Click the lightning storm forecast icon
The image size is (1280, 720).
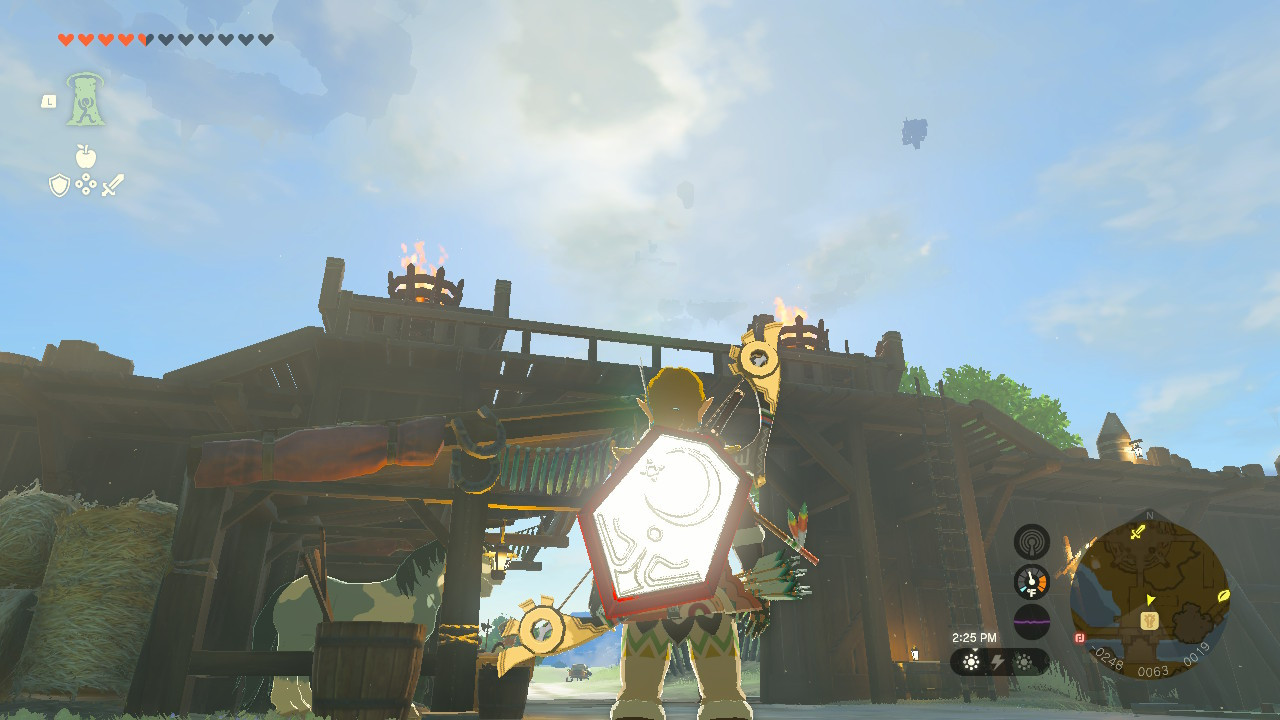997,661
